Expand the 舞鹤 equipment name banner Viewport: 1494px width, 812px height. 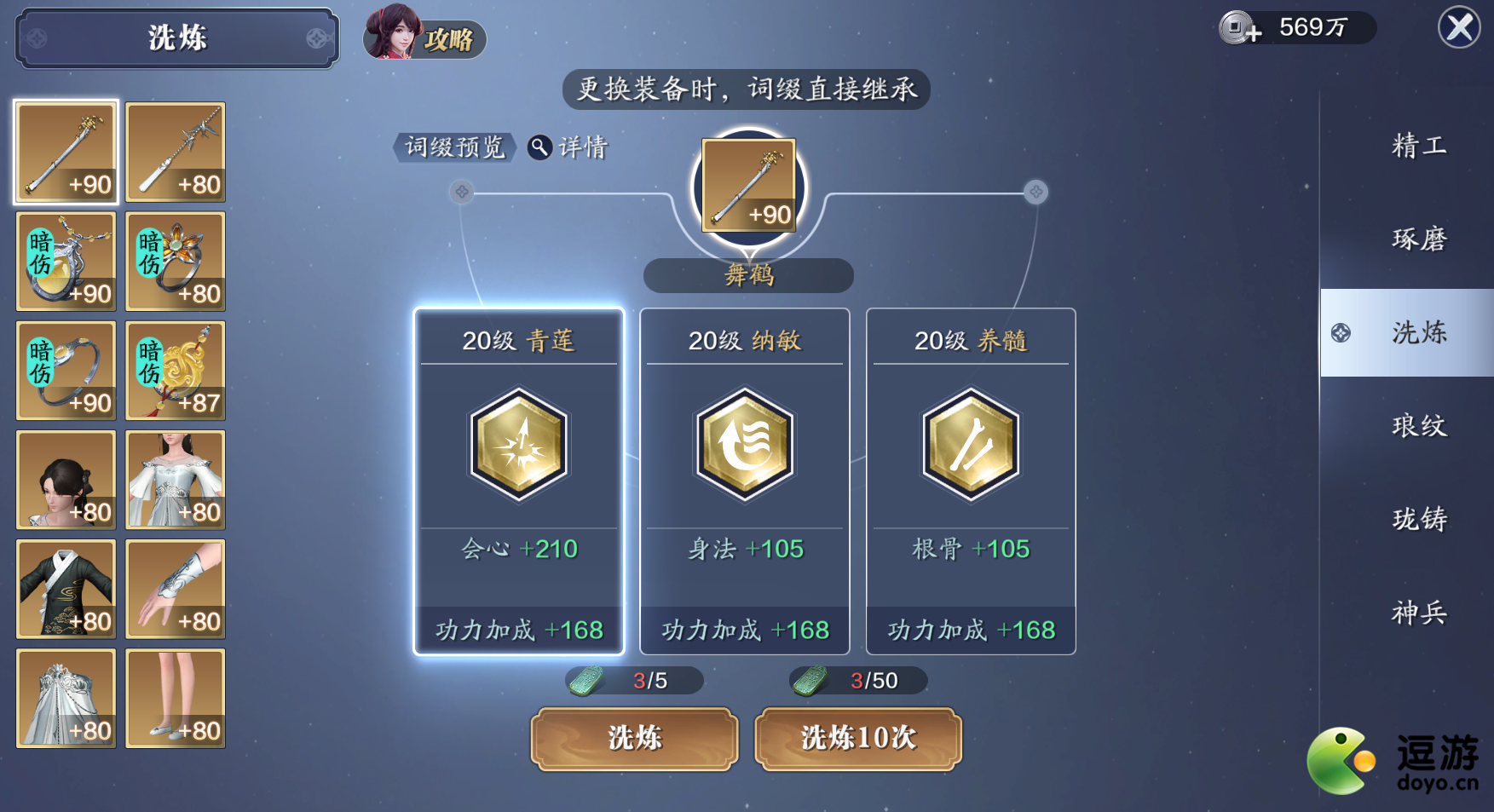click(x=748, y=275)
